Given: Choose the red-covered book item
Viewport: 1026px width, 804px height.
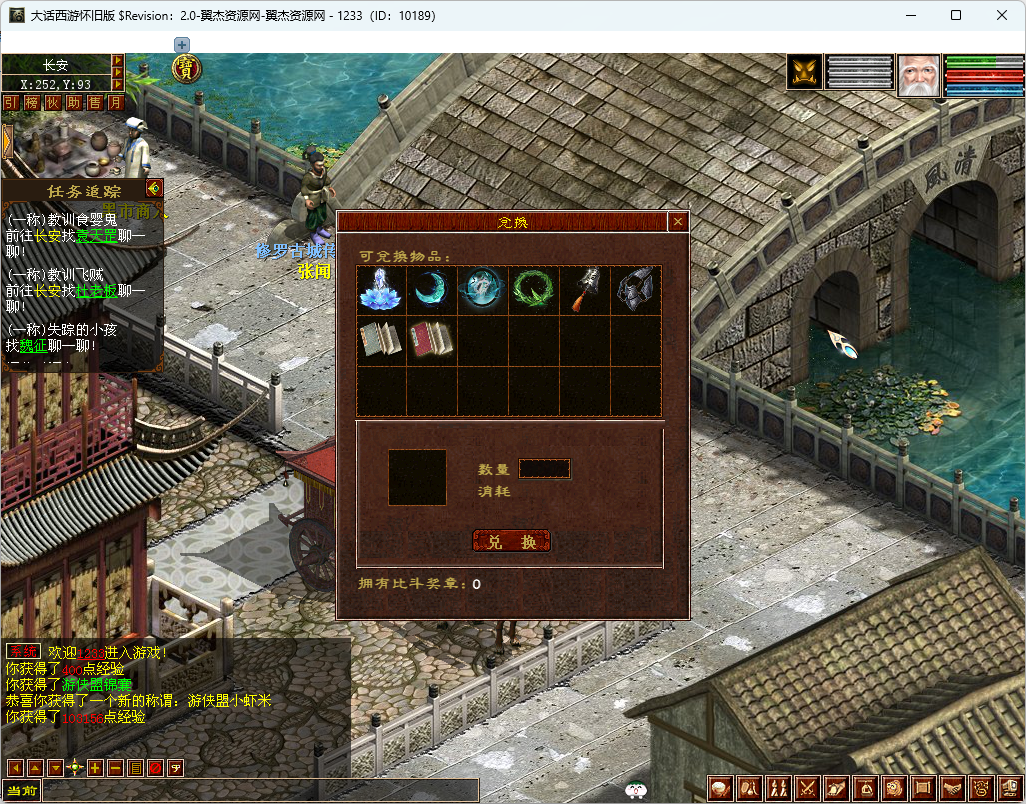Looking at the screenshot, I should (432, 340).
